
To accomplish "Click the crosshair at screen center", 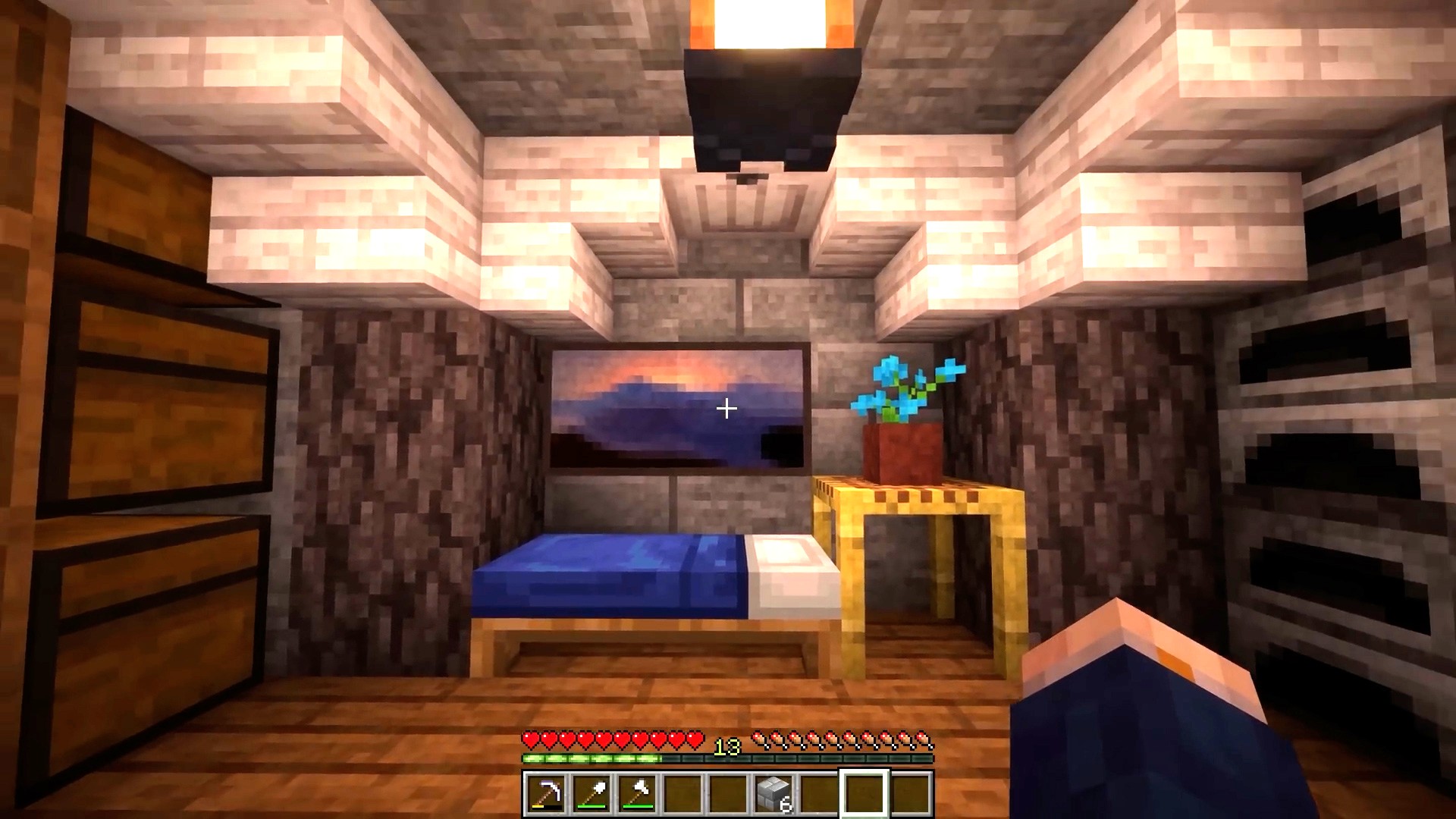I will tap(726, 409).
